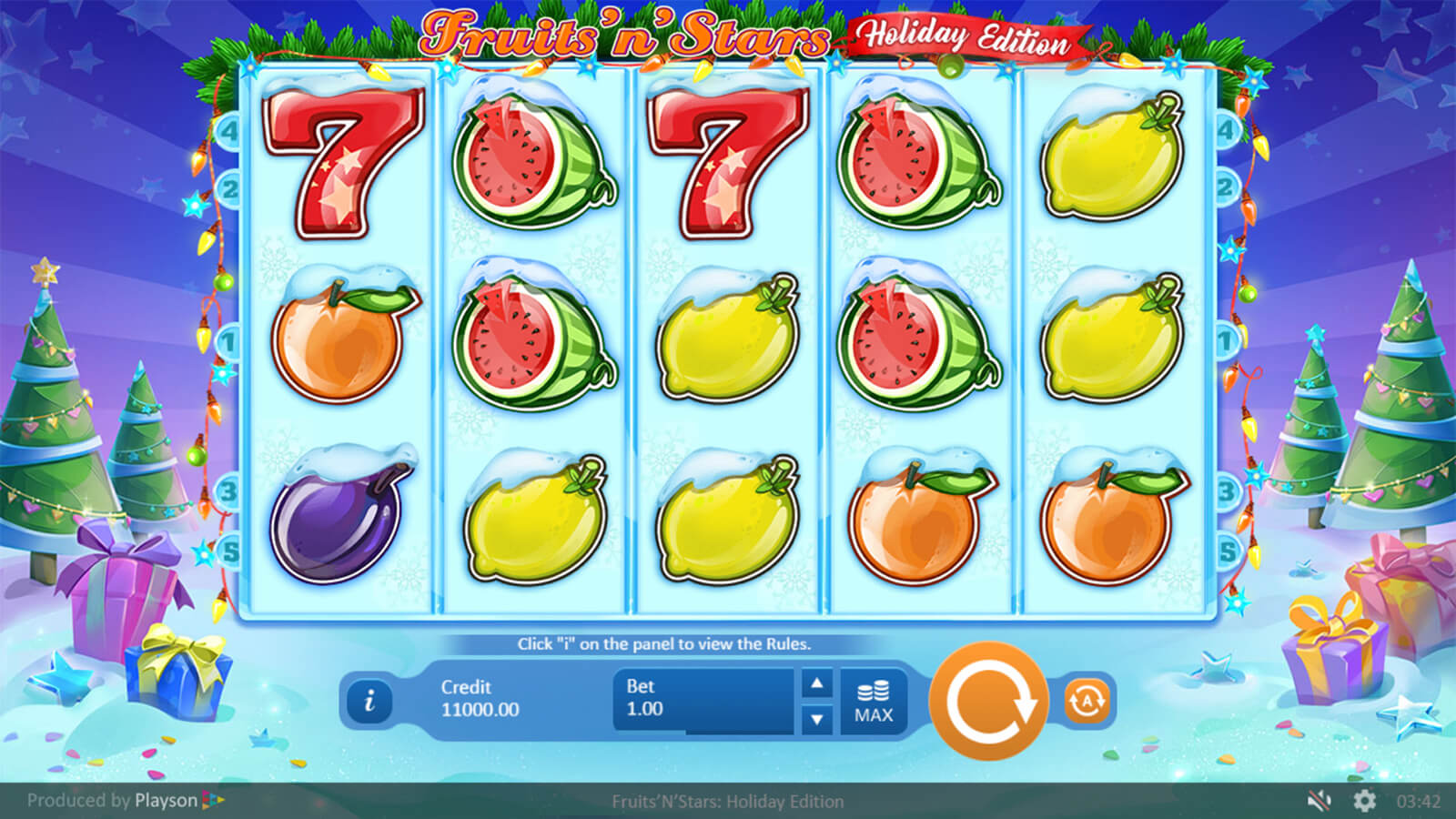Increase the bet with the up arrow
This screenshot has height=819, width=1456.
[x=817, y=683]
